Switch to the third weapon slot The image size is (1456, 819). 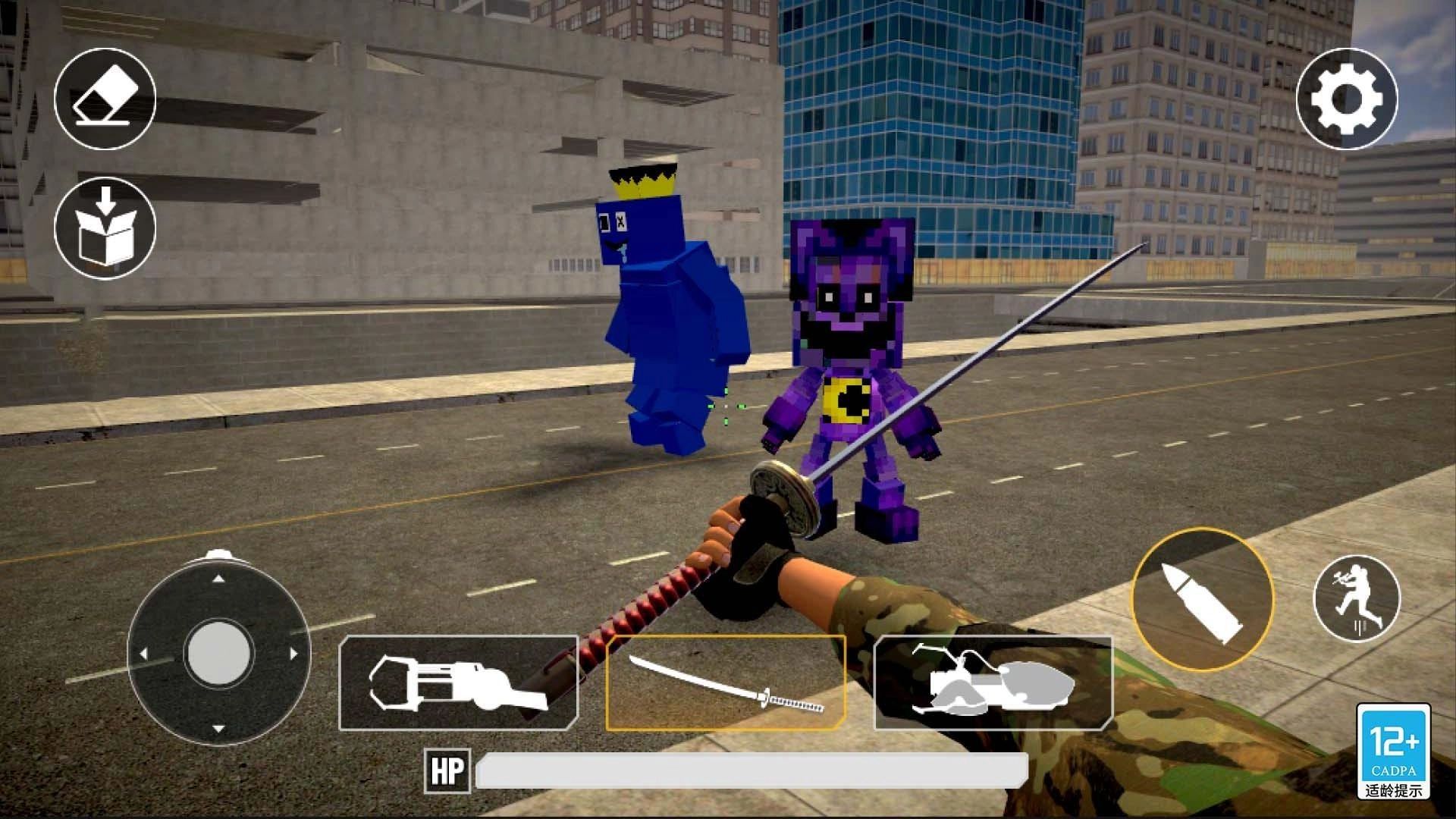(993, 682)
